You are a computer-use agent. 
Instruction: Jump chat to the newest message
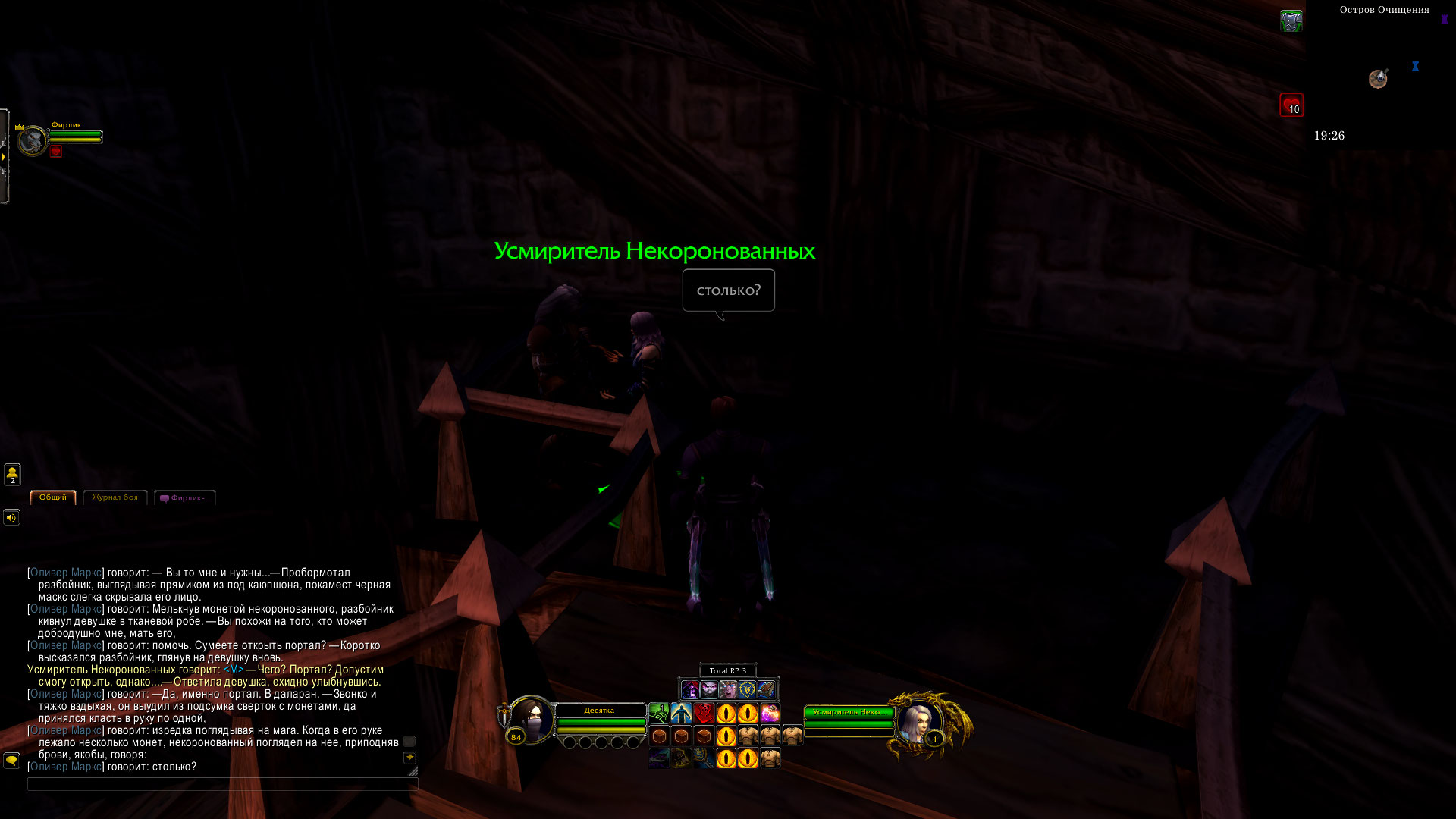click(x=409, y=758)
